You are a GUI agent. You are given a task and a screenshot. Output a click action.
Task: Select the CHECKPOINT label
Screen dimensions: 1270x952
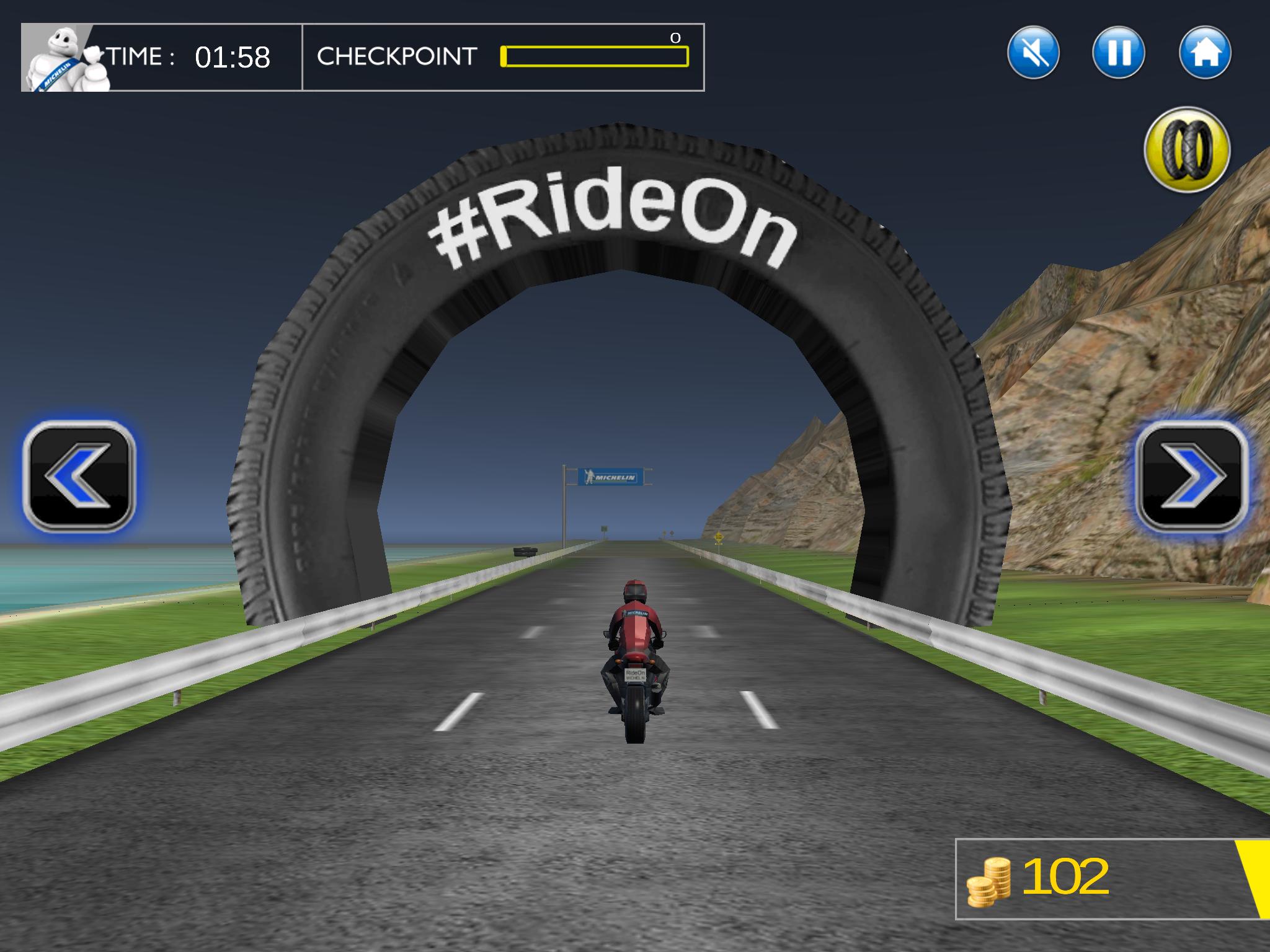coord(396,57)
